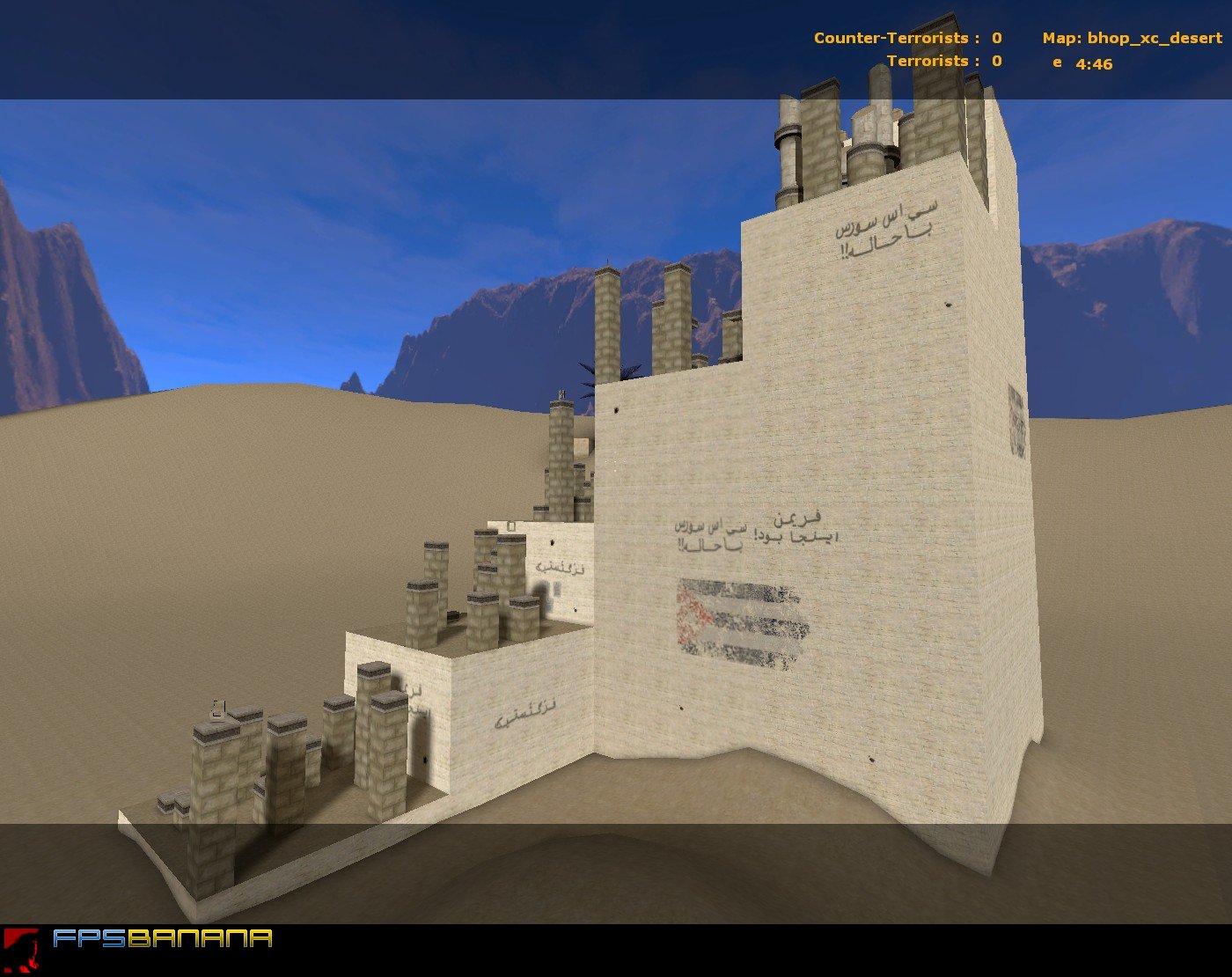This screenshot has width=1232, height=977.
Task: Select the round timer icon beside 4:46
Action: click(1056, 63)
